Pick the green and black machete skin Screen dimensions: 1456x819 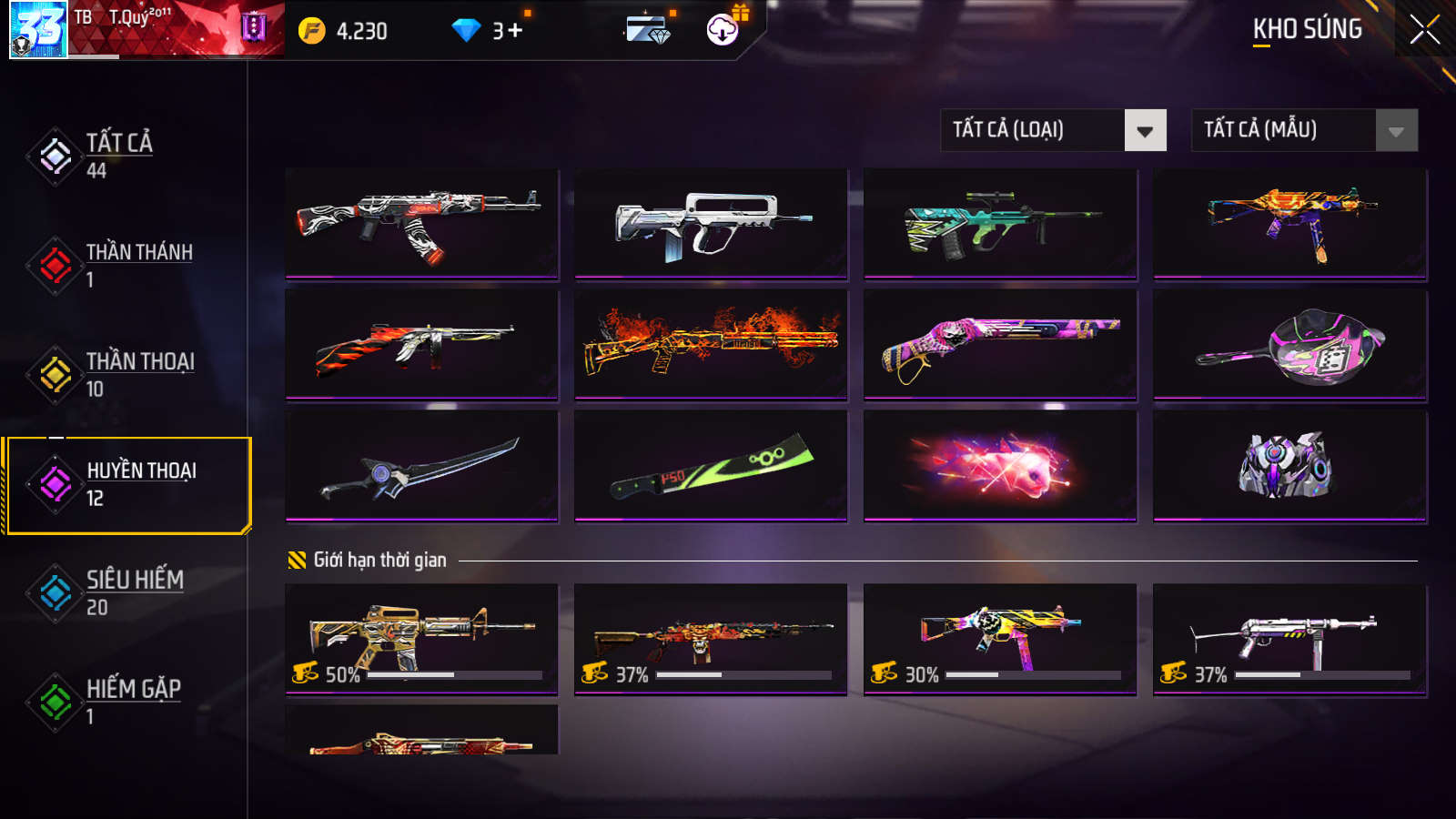click(x=711, y=465)
